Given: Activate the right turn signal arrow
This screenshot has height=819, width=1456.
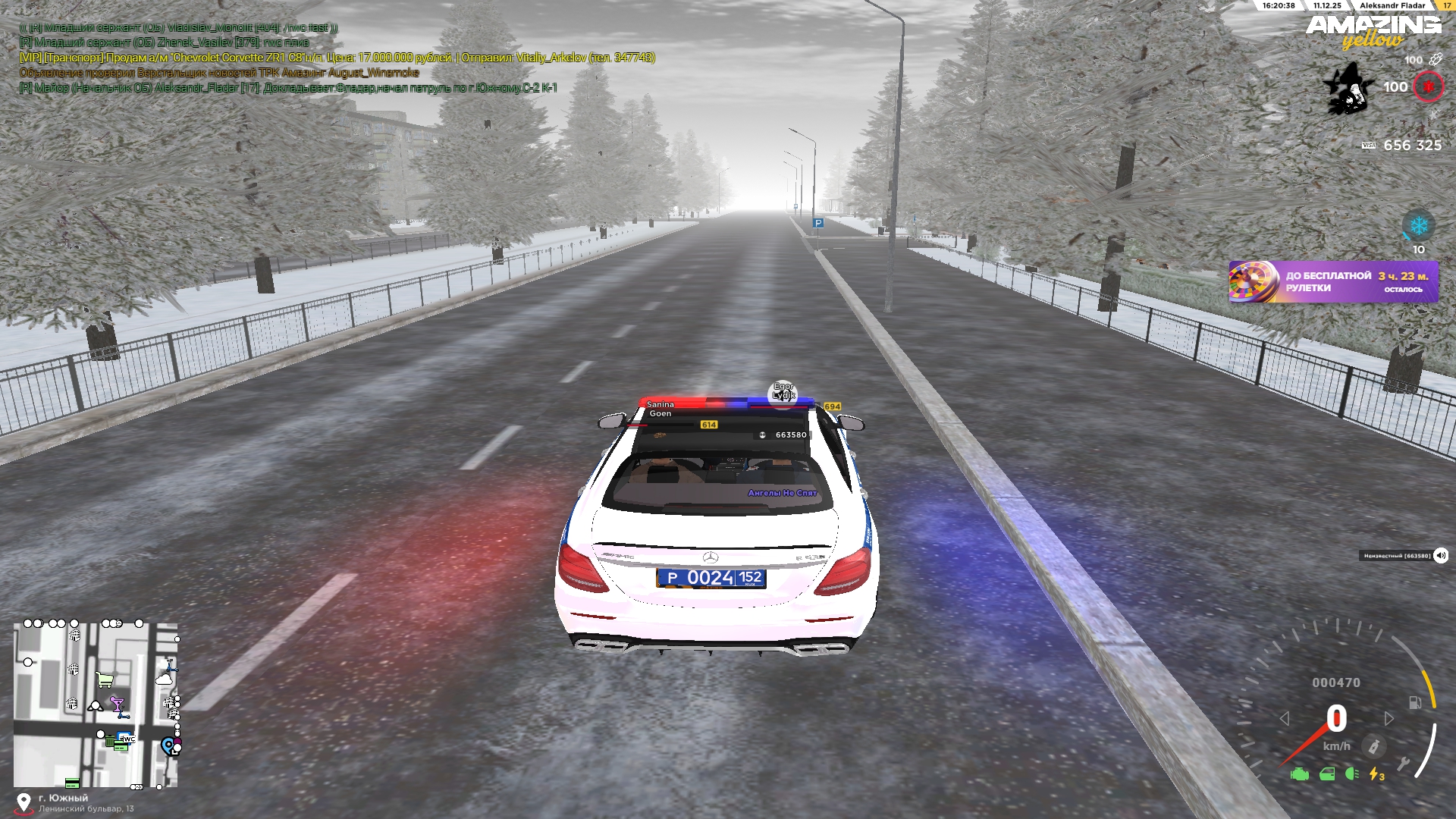Looking at the screenshot, I should click(1389, 718).
